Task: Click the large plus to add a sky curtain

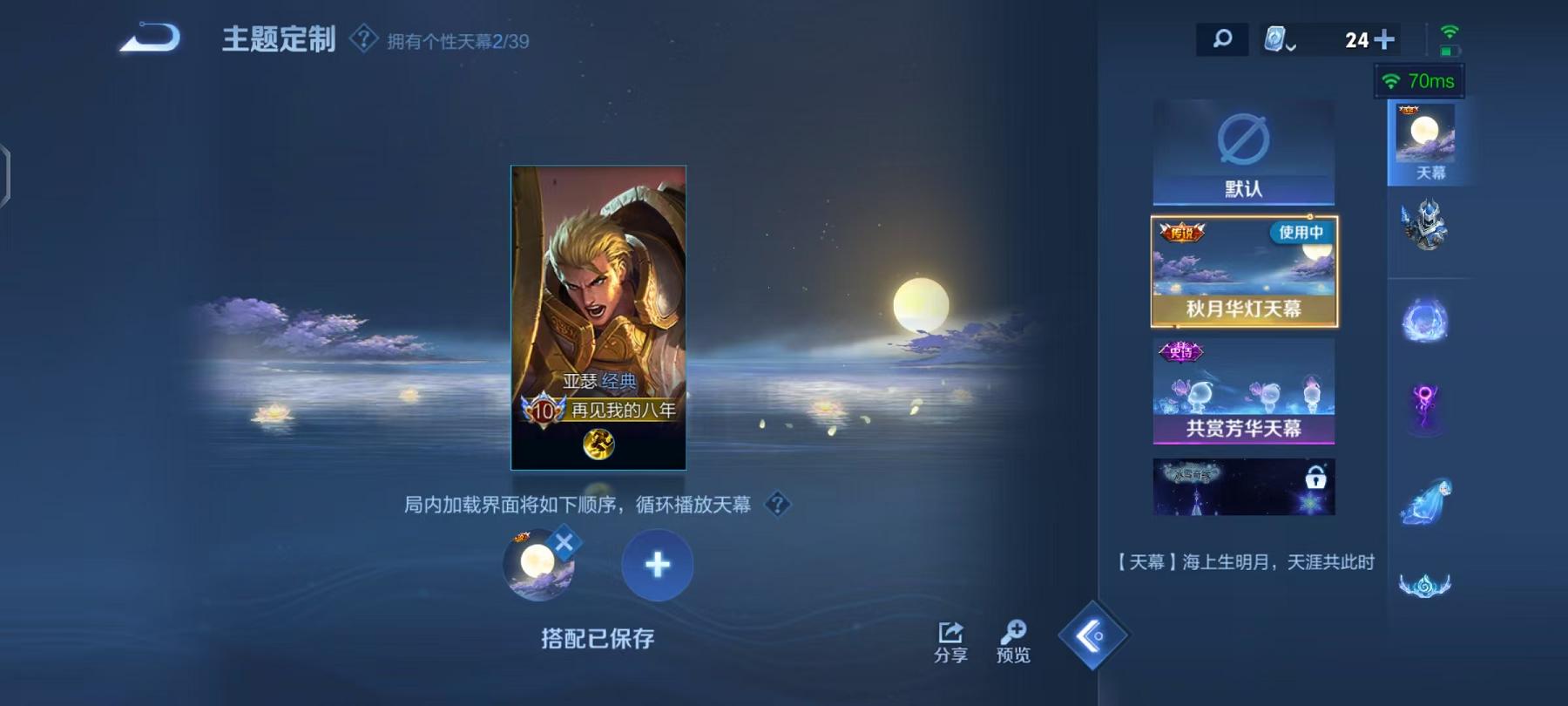Action: click(656, 565)
